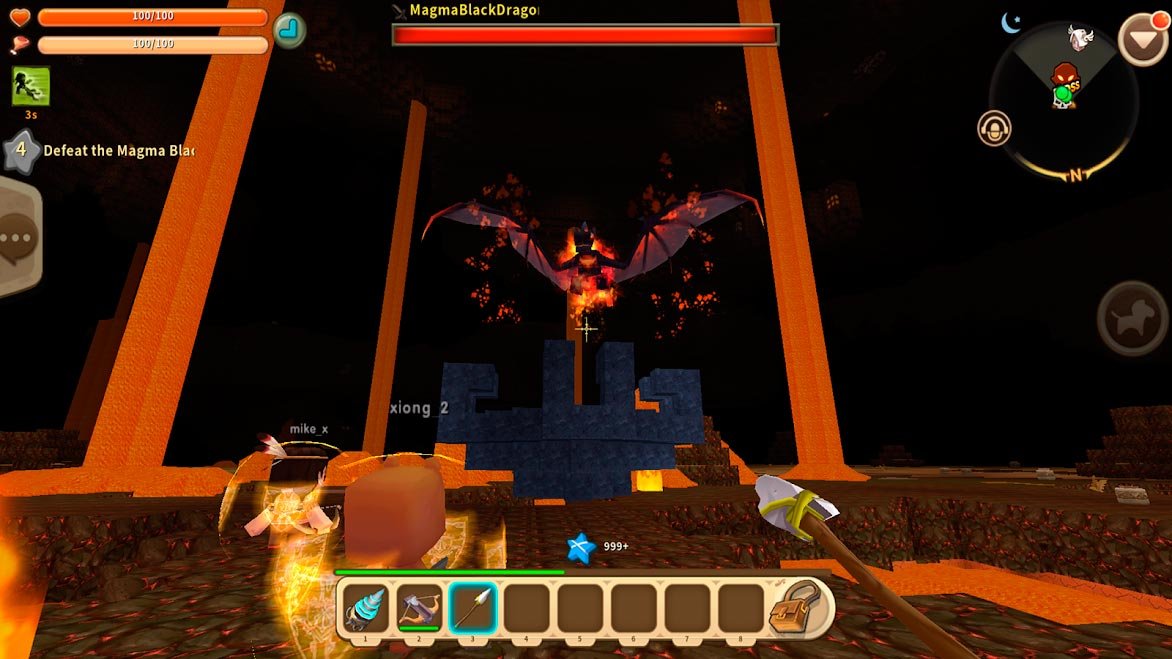The image size is (1172, 659).
Task: Tap the pet mount dog button
Action: 1132,319
